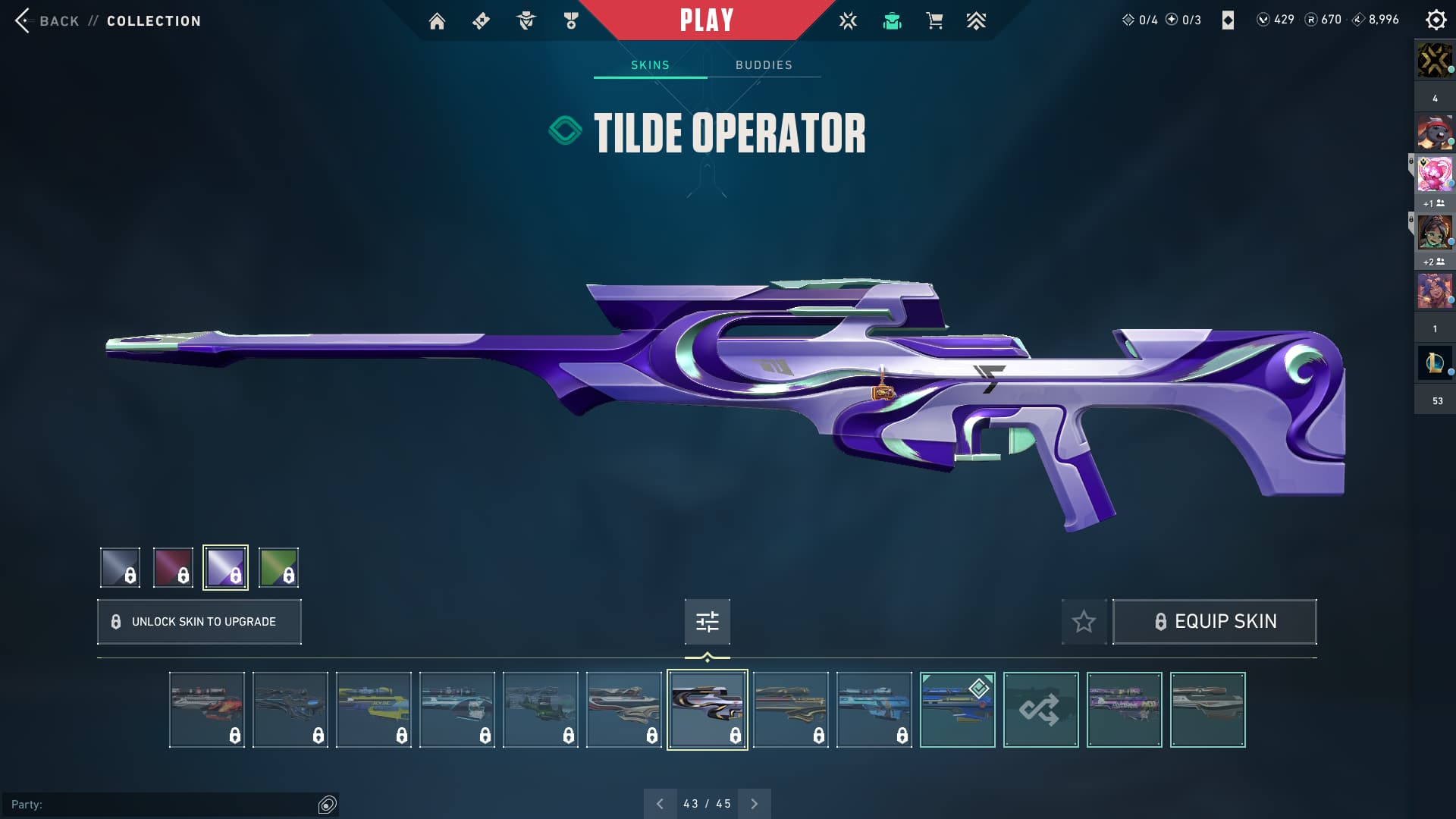
Task: Go to the previous skin page
Action: [660, 804]
